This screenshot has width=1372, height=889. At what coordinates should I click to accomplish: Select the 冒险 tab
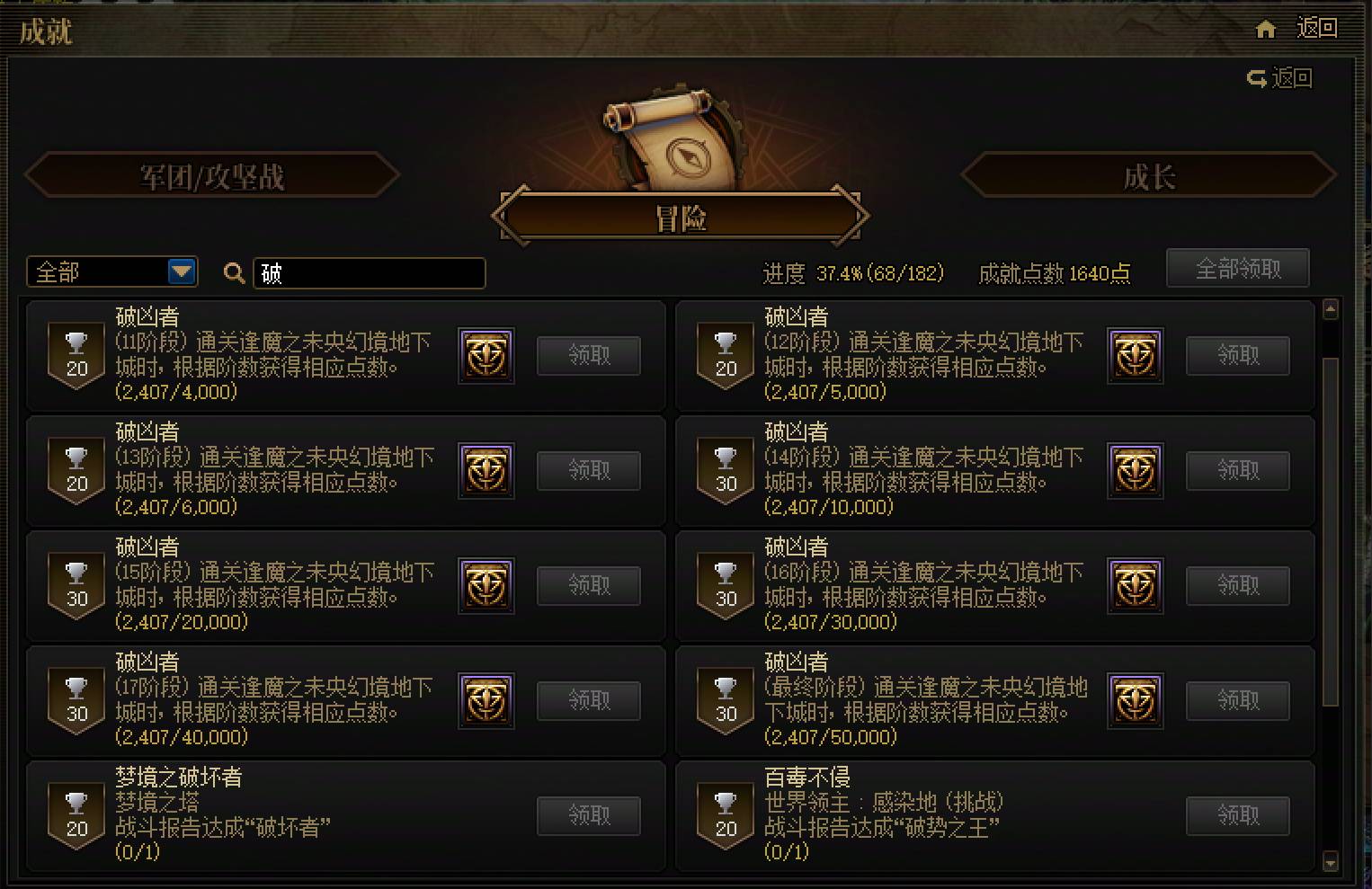pyautogui.click(x=681, y=216)
